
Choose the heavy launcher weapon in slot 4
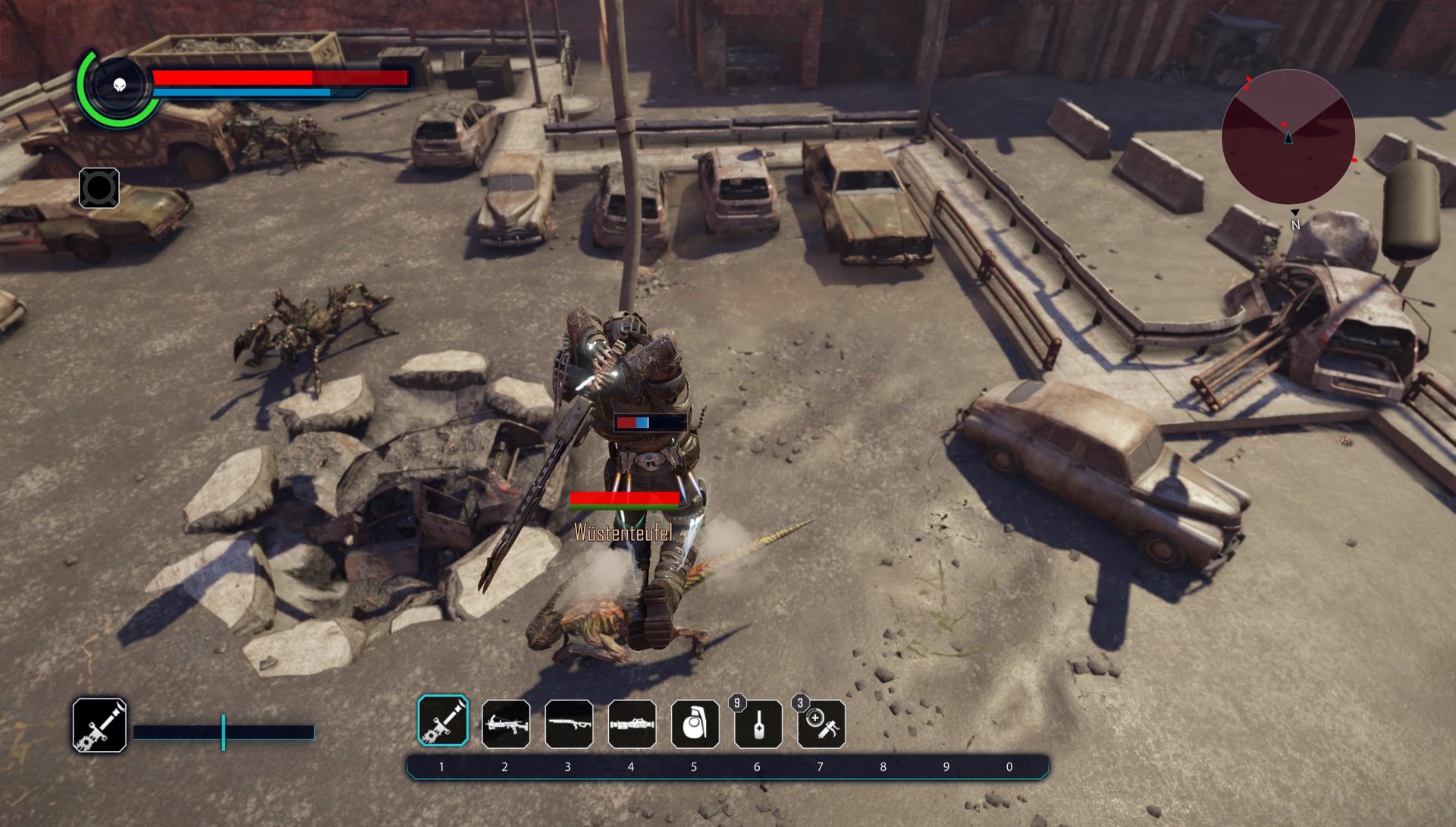point(632,724)
